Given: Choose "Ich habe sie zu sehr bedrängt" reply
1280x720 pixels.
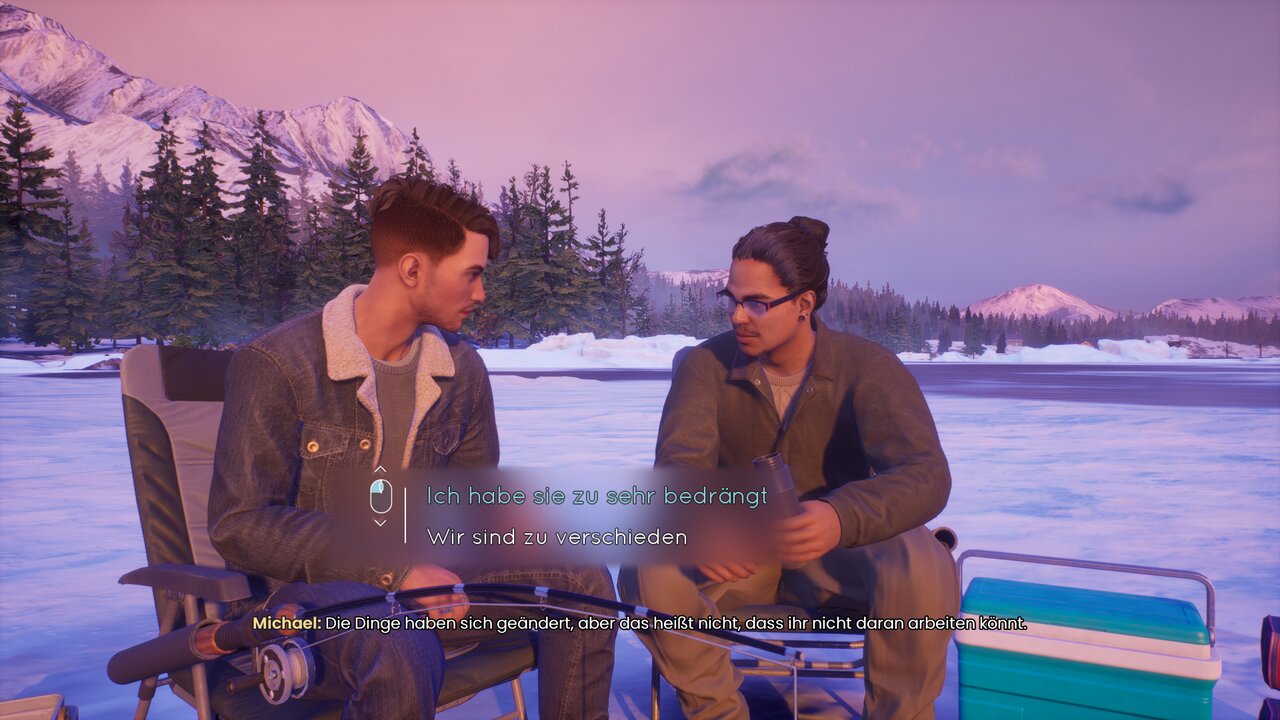Looking at the screenshot, I should pyautogui.click(x=596, y=495).
